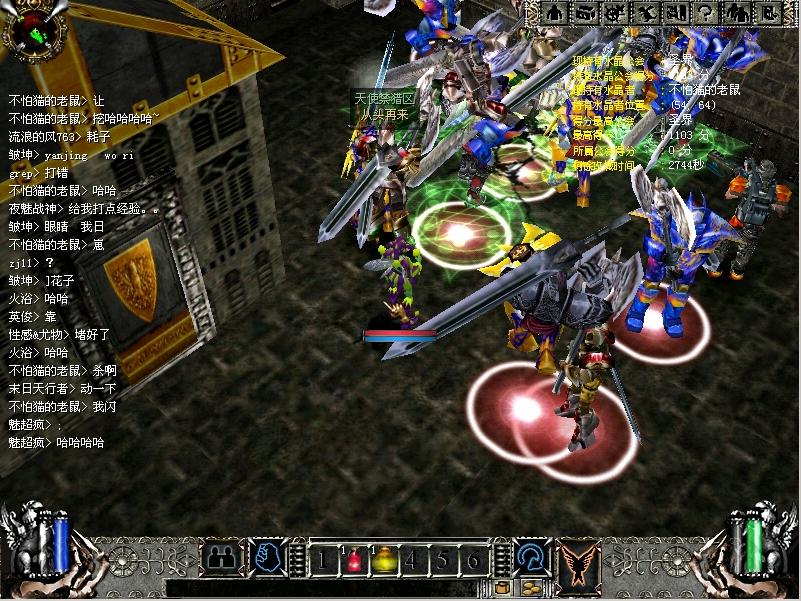Screen dimensions: 801x601
Task: Select the blue helmet skill icon
Action: pyautogui.click(x=530, y=558)
